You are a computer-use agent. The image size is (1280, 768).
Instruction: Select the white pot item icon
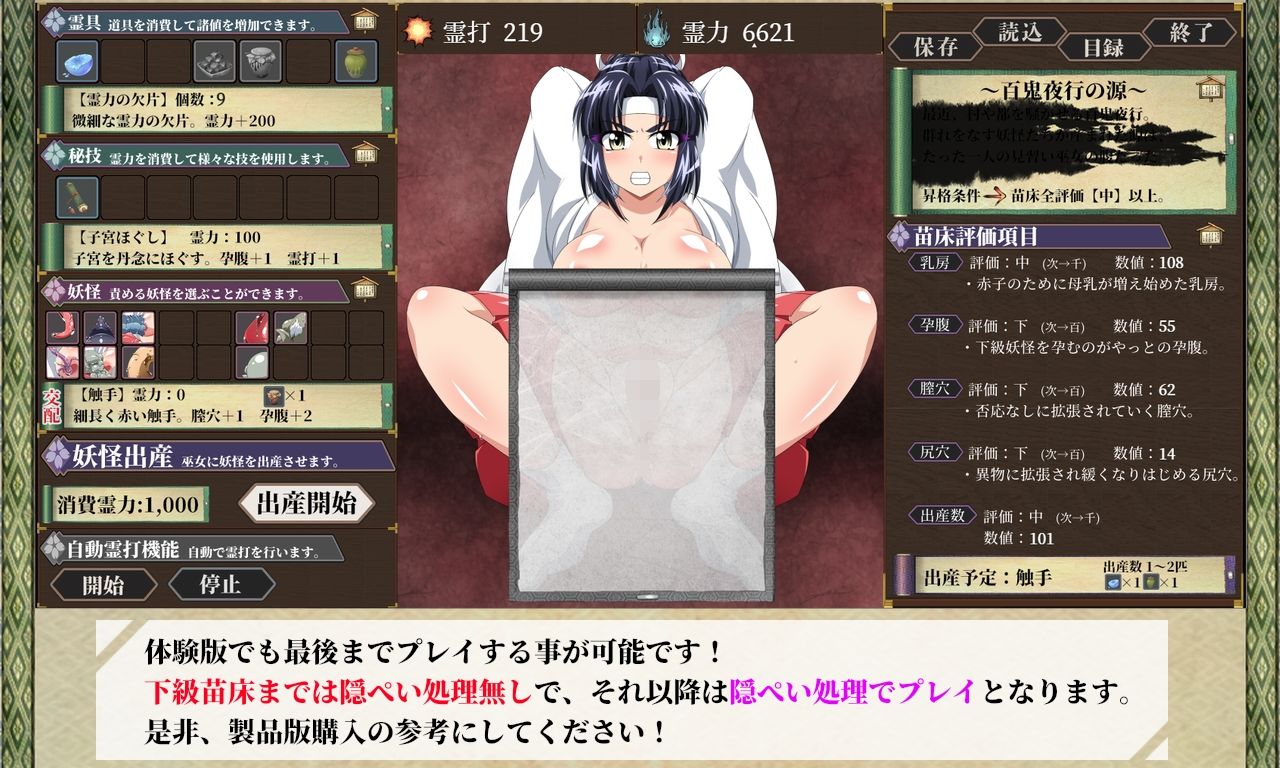260,61
